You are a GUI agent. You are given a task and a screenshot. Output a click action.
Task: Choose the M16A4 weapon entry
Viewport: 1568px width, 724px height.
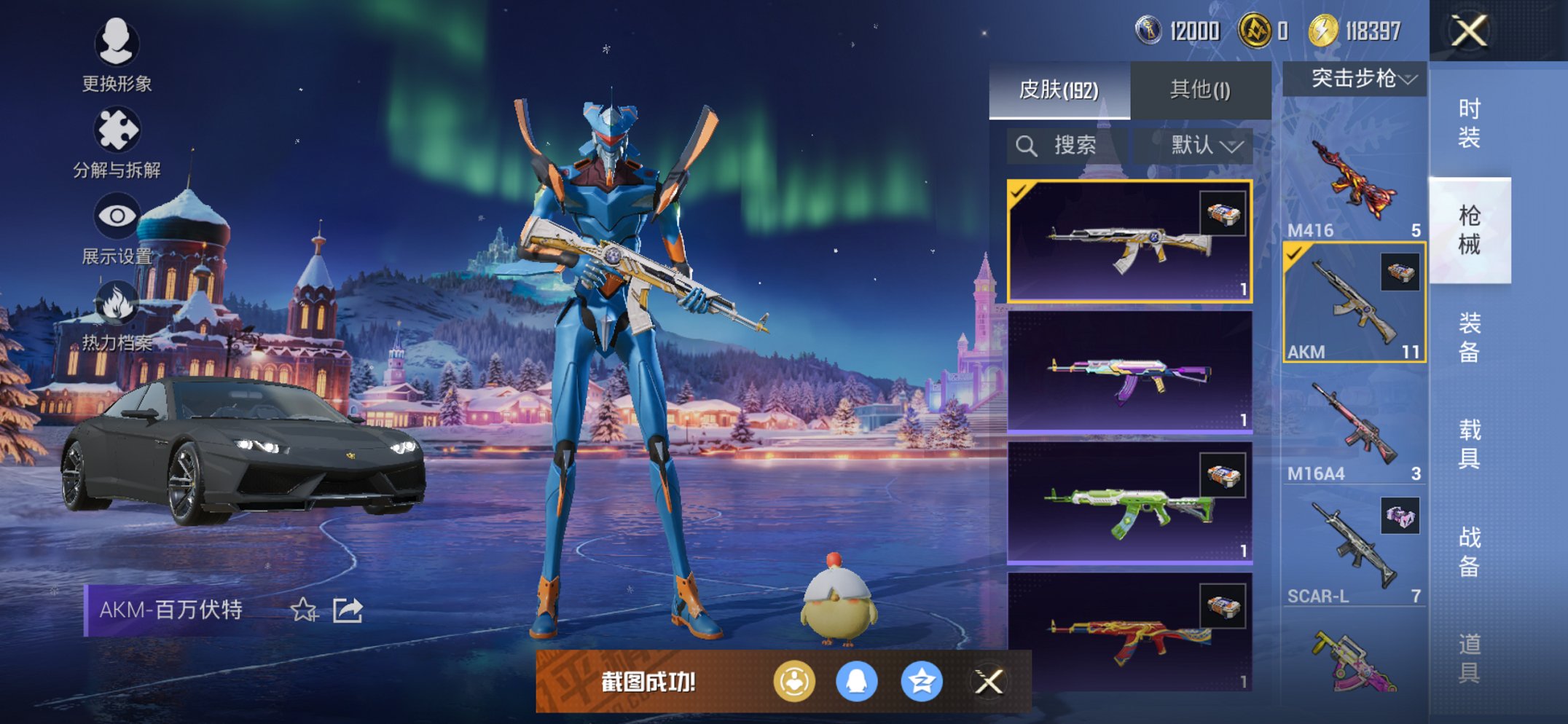[1354, 426]
